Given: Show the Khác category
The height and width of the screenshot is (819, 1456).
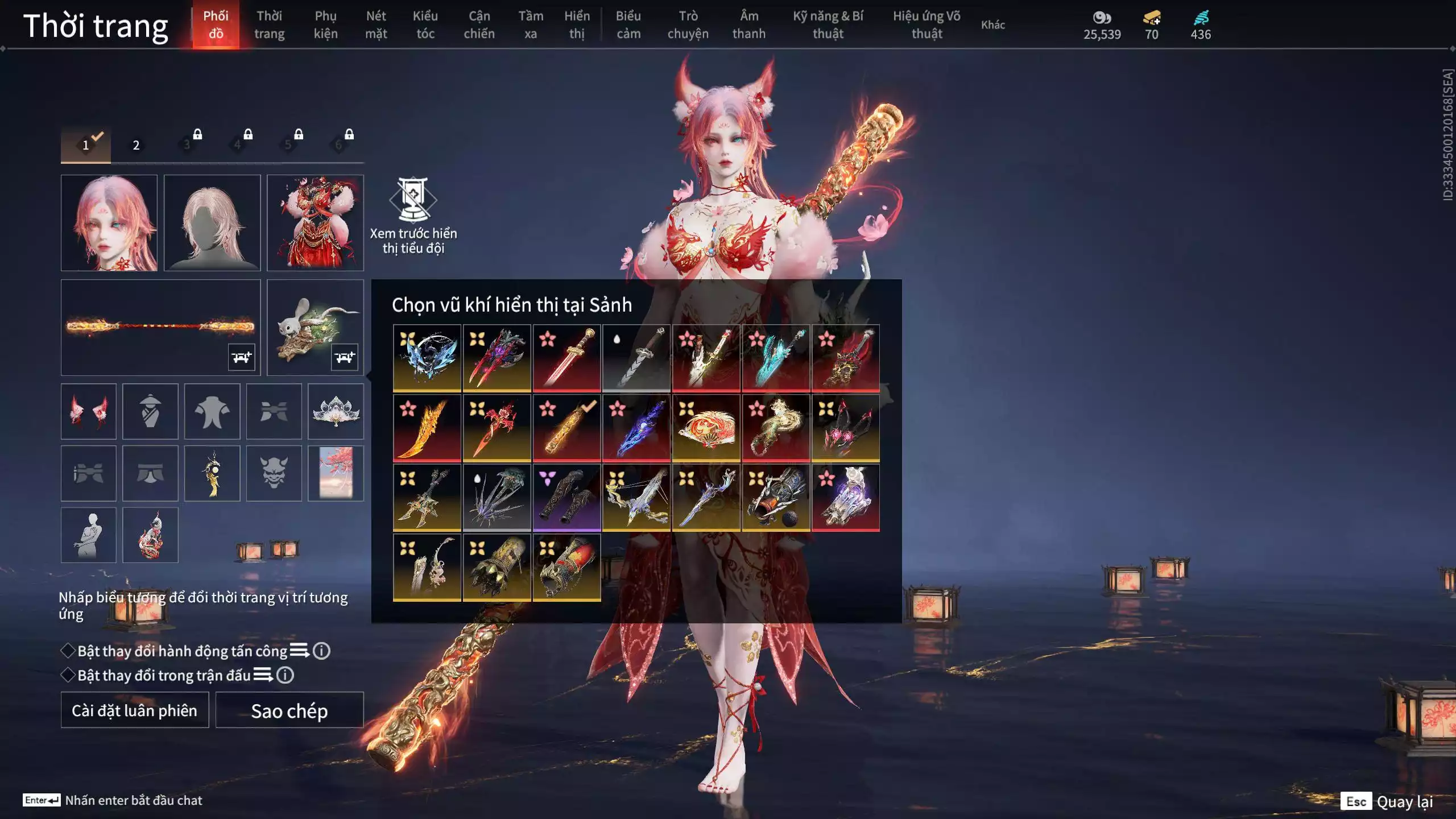Looking at the screenshot, I should [x=992, y=24].
